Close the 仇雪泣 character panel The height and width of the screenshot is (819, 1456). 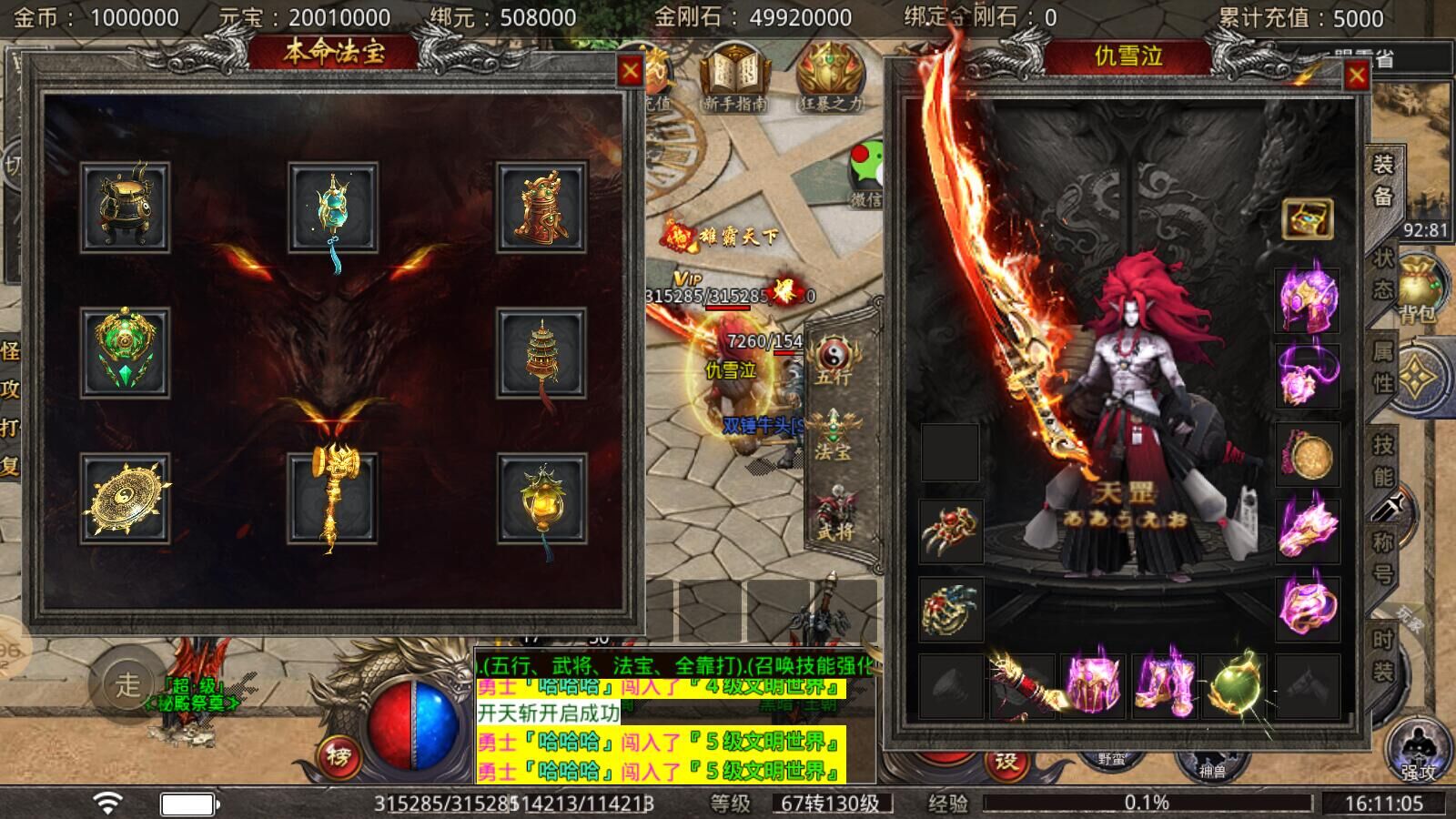click(1356, 76)
